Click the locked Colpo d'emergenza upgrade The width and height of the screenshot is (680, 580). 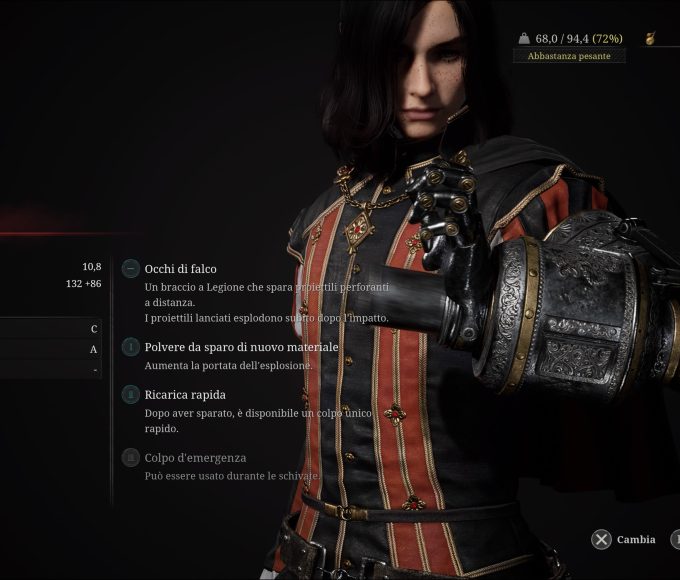195,458
